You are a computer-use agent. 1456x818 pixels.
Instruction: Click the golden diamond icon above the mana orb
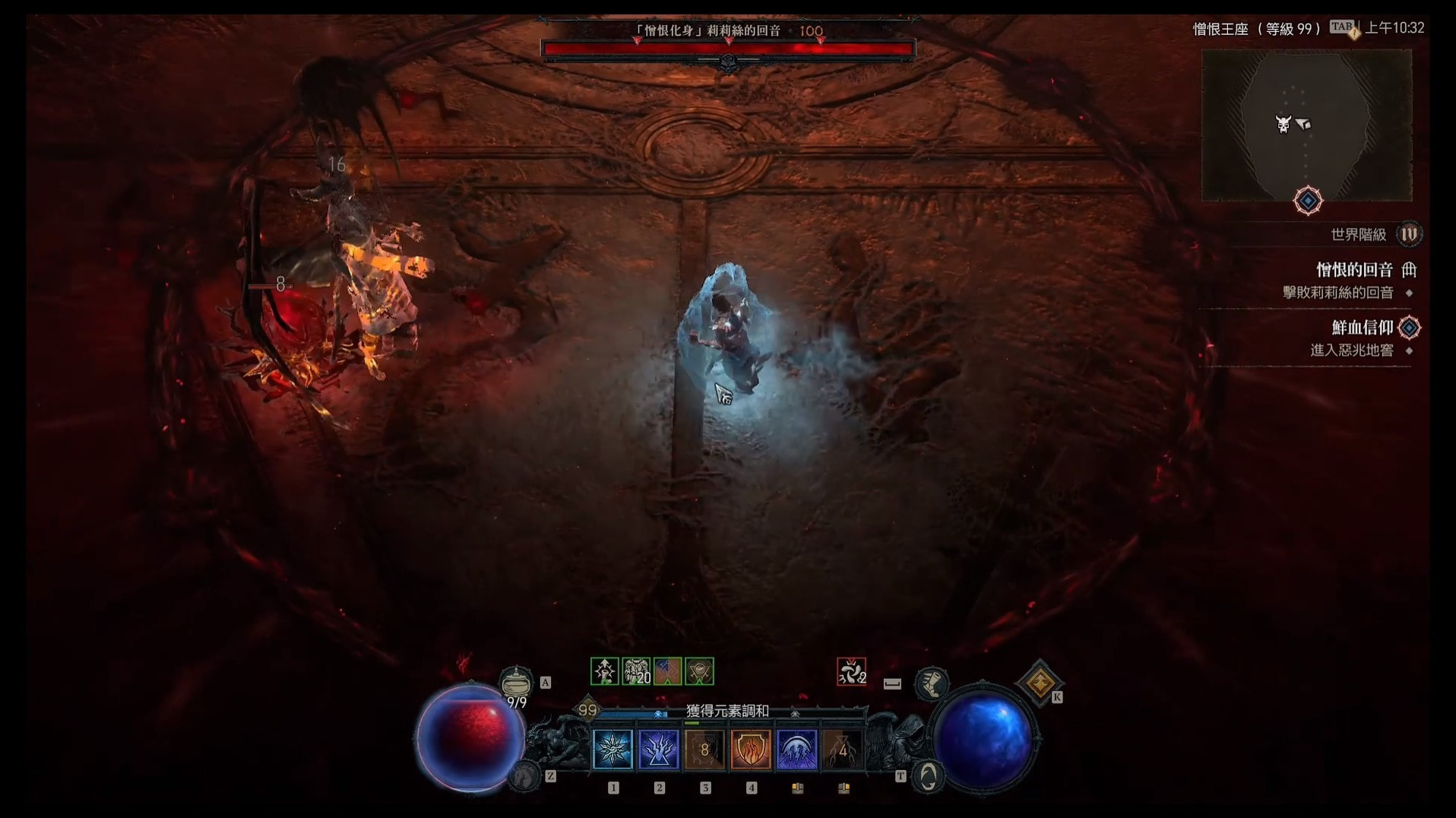[x=1039, y=682]
